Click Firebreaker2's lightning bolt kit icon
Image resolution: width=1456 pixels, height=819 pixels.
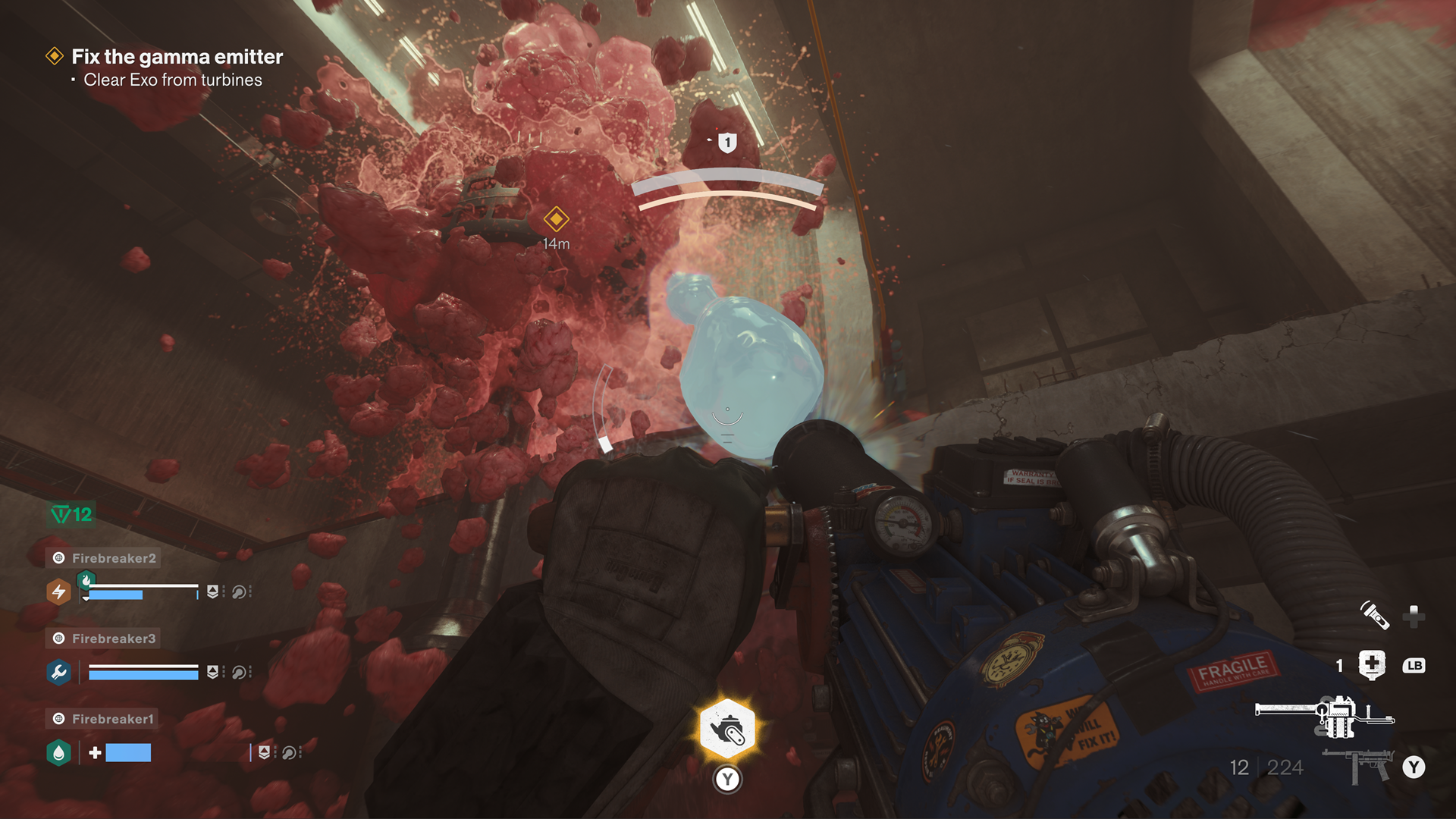(58, 591)
